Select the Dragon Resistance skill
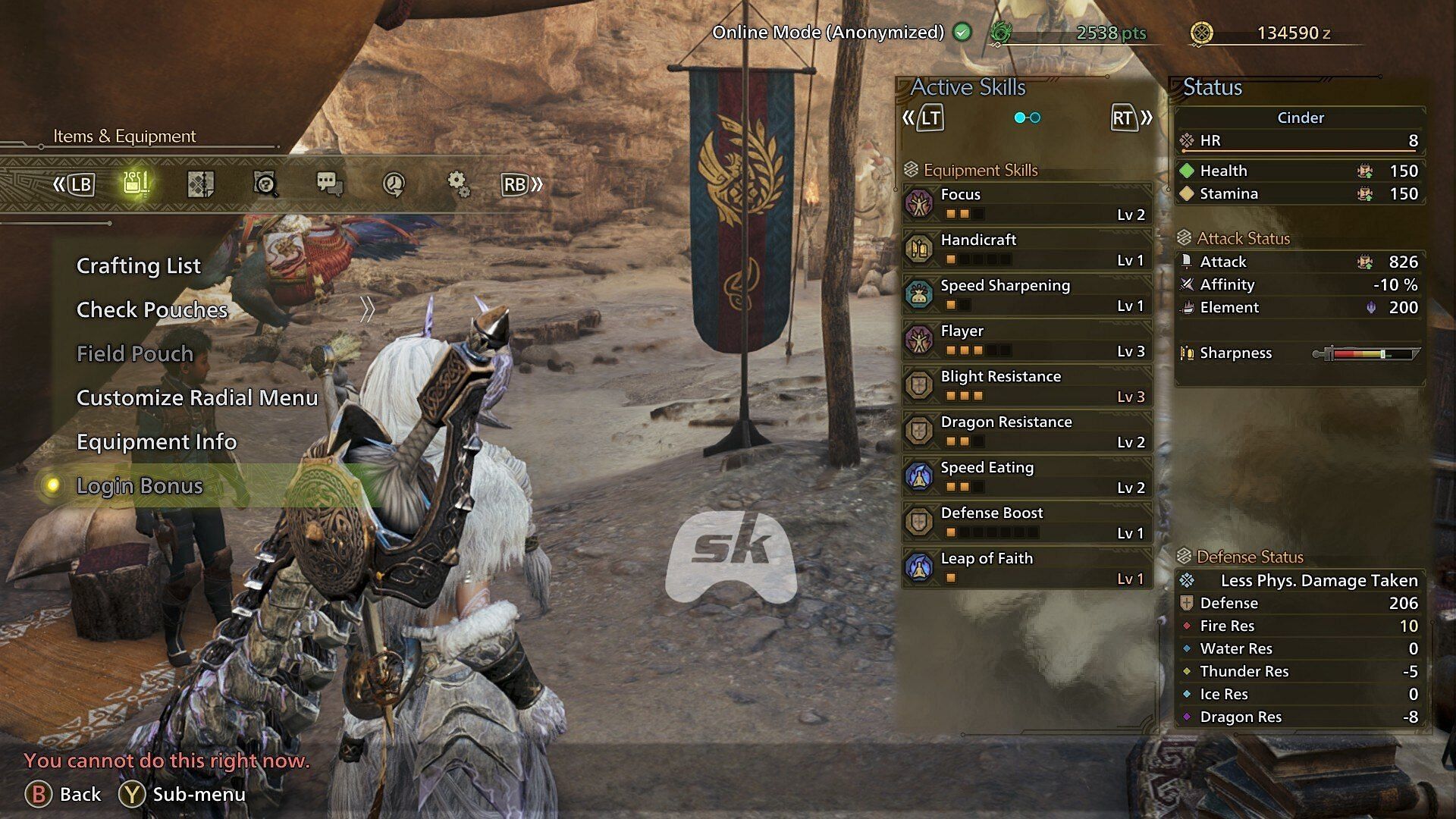This screenshot has height=819, width=1456. 1027,431
